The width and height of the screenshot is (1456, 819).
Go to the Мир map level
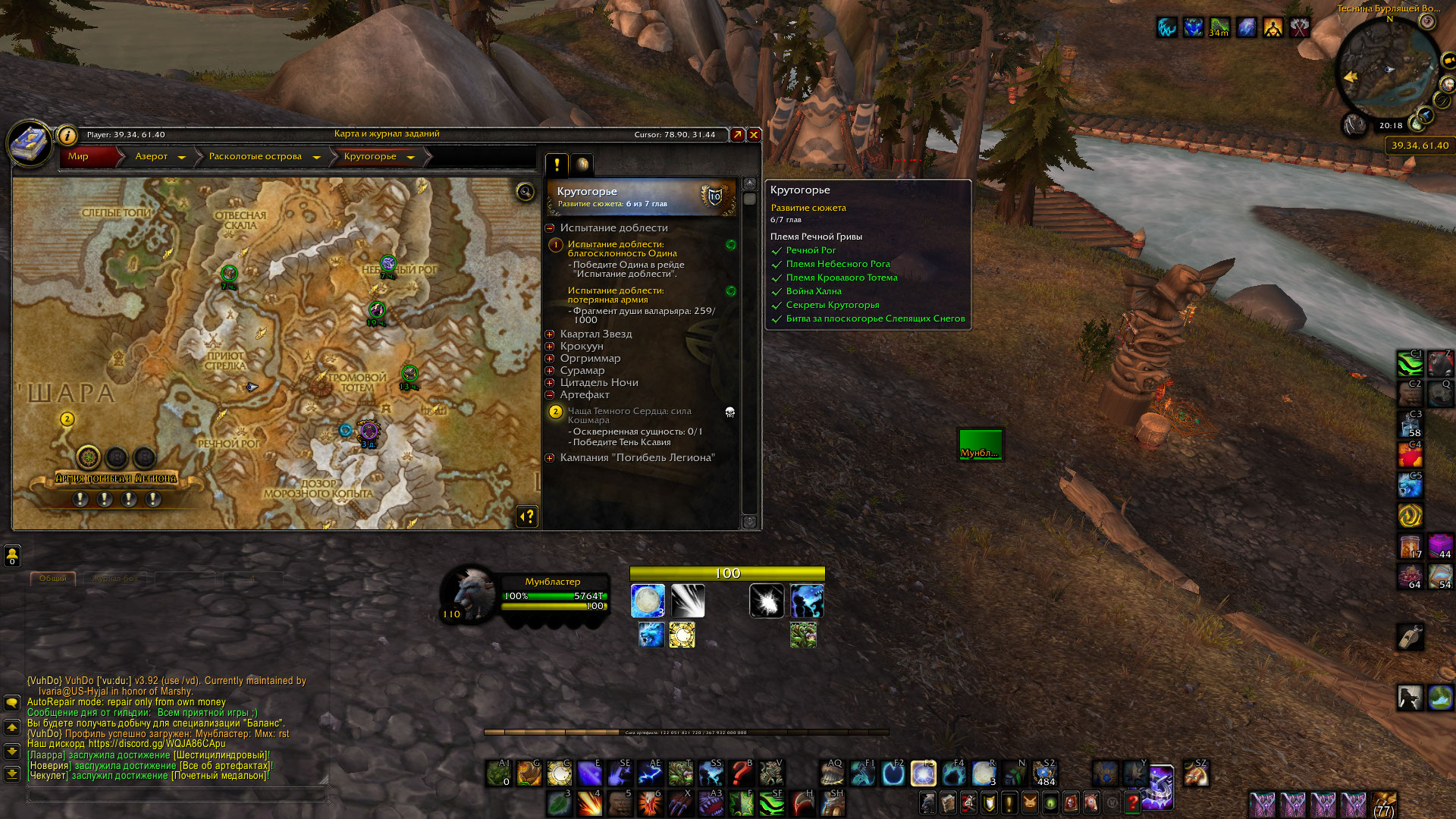pos(79,156)
